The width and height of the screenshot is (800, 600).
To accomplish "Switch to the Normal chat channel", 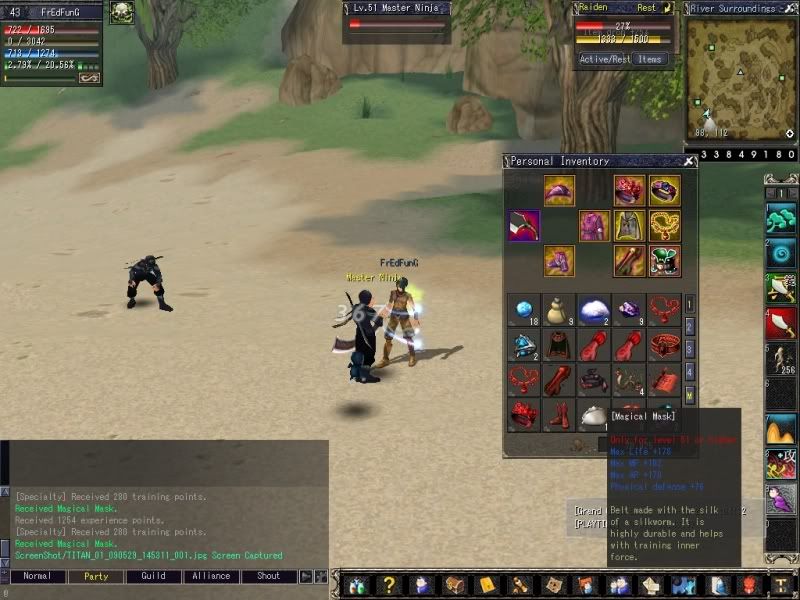I will point(37,577).
